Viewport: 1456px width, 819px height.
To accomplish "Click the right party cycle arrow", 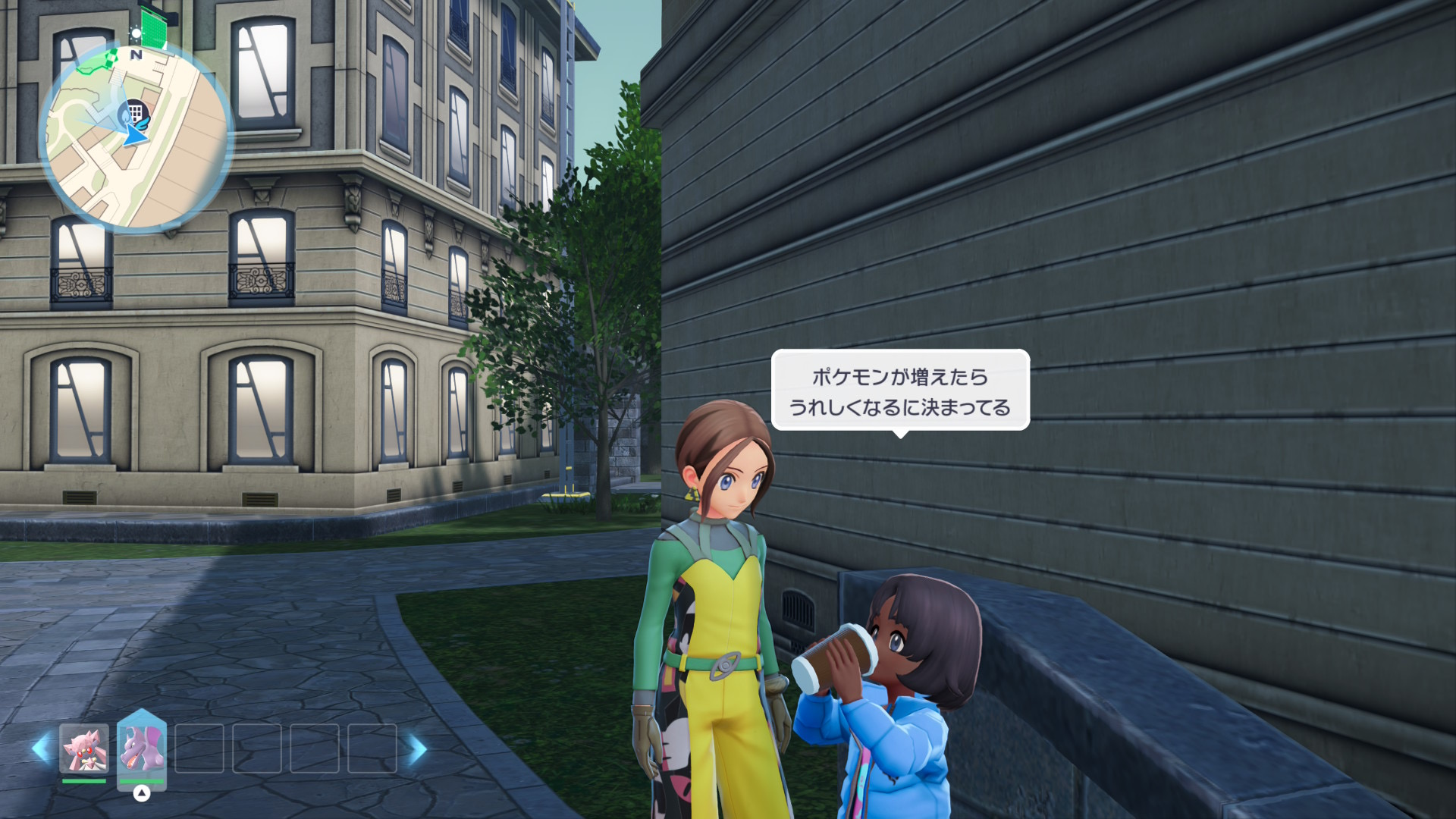I will click(x=416, y=748).
